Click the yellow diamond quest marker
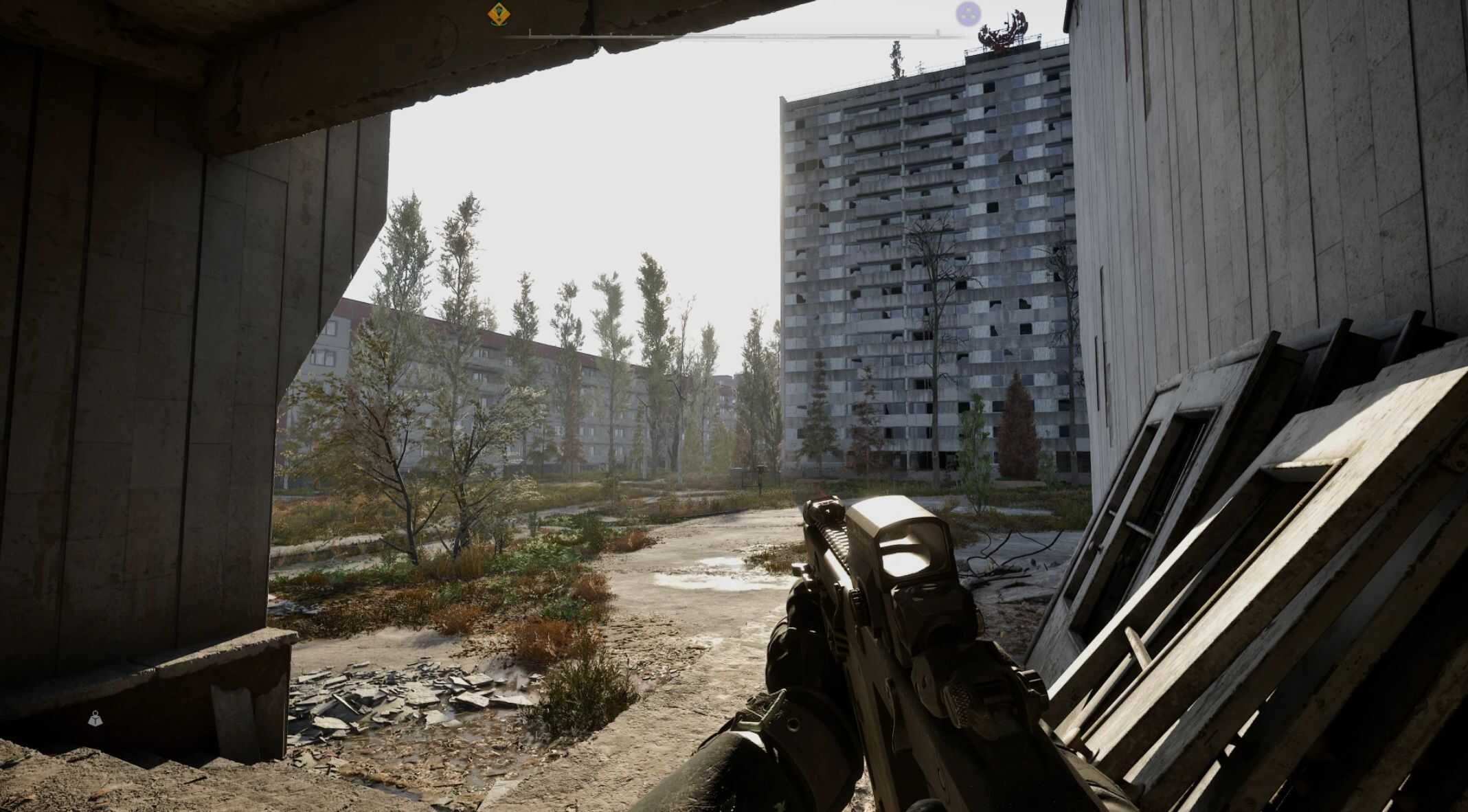 tap(498, 14)
